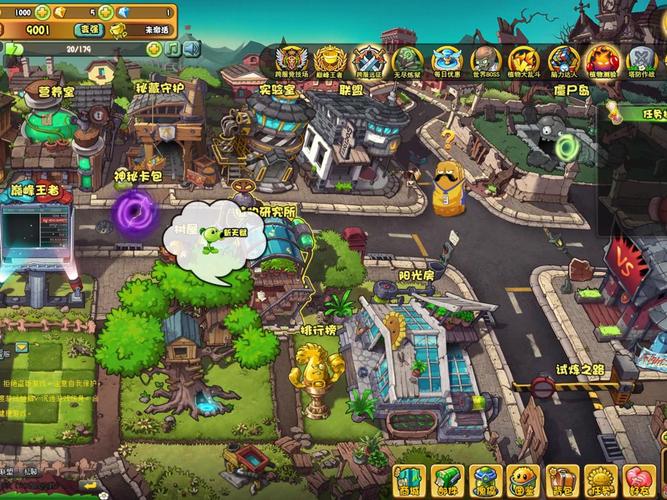Open the 无尽炼狱 zombie event icon
The width and height of the screenshot is (667, 500).
[407, 62]
